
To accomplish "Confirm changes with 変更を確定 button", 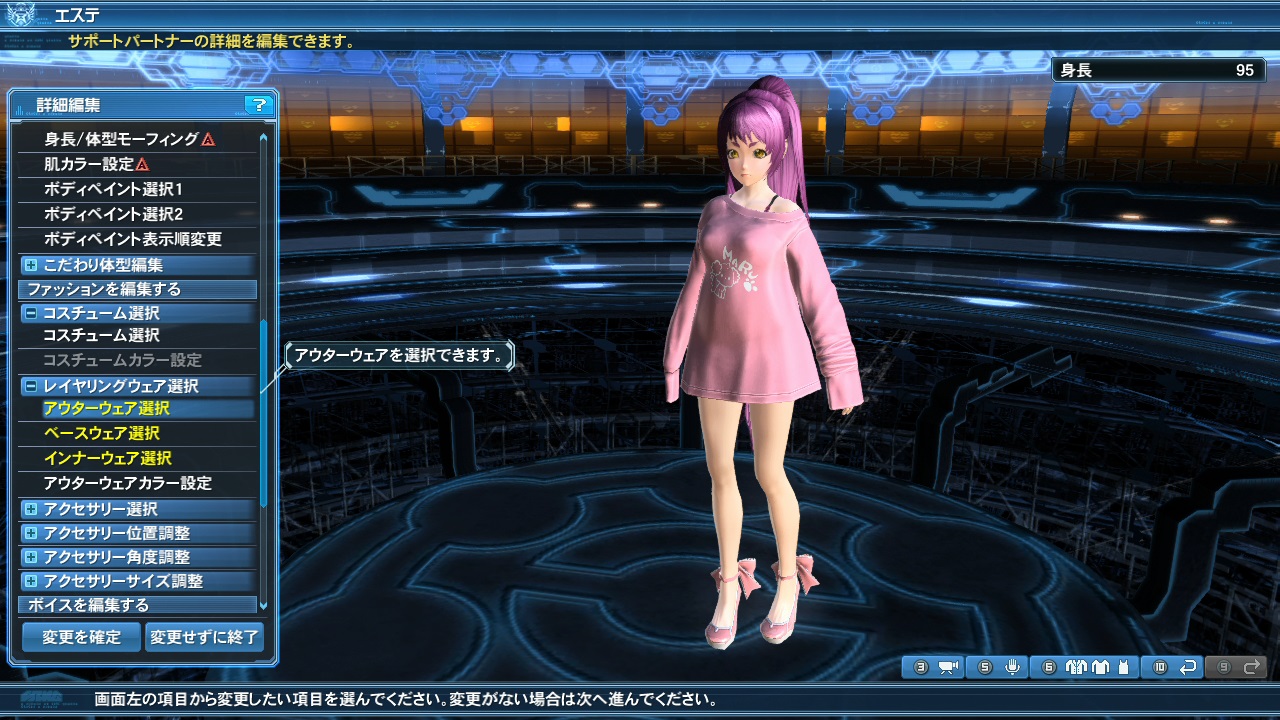I will coord(81,637).
